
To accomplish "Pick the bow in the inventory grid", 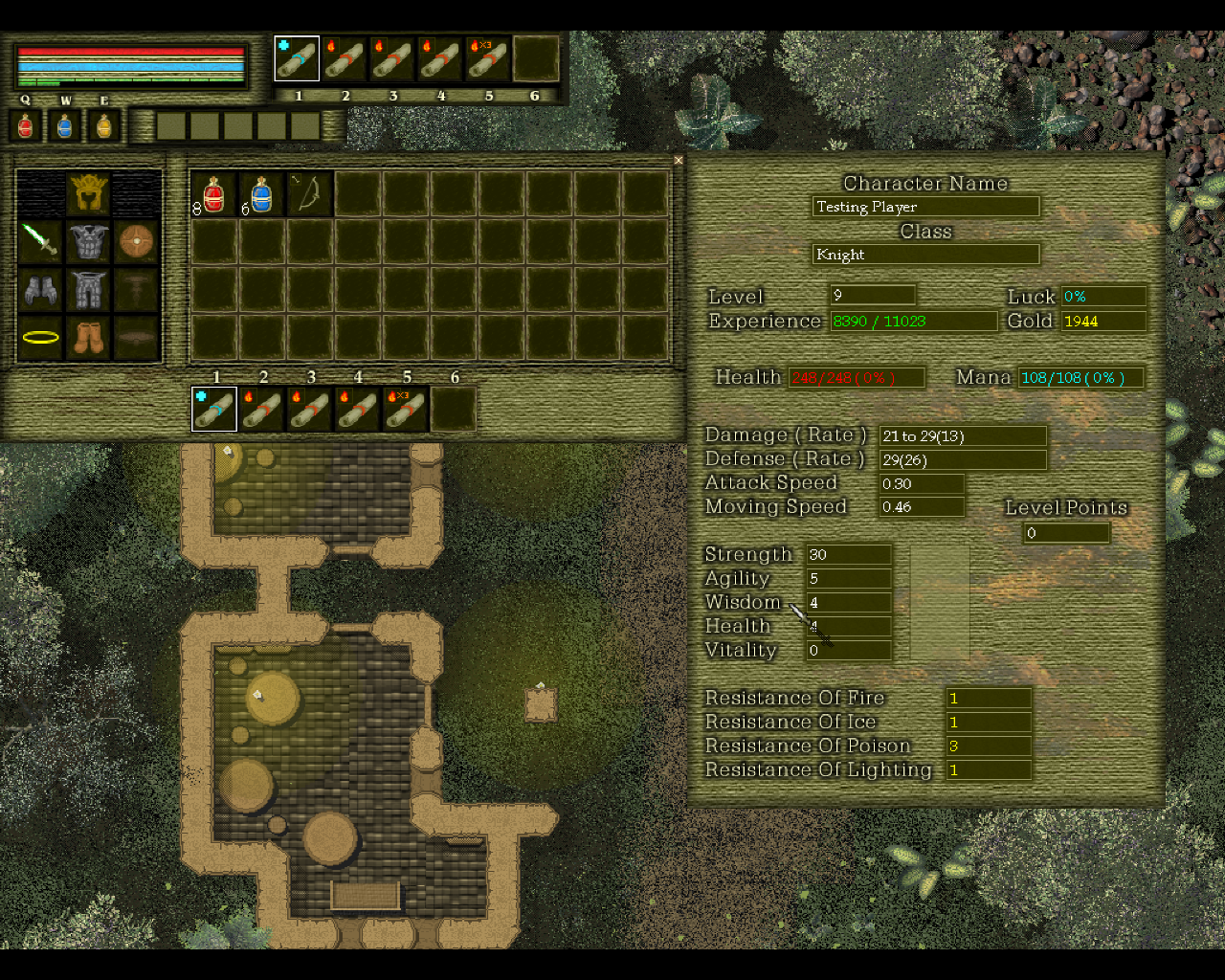I will (310, 194).
